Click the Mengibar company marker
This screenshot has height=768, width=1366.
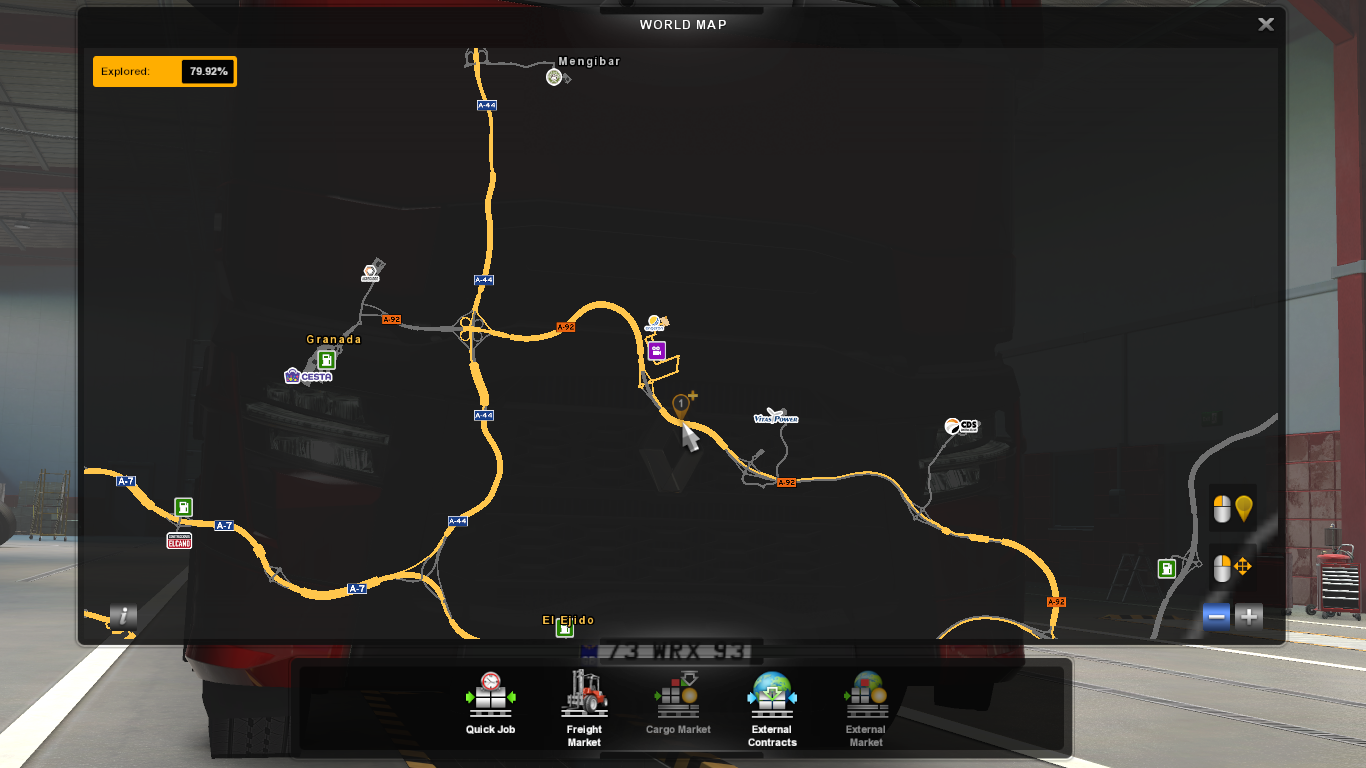click(554, 77)
